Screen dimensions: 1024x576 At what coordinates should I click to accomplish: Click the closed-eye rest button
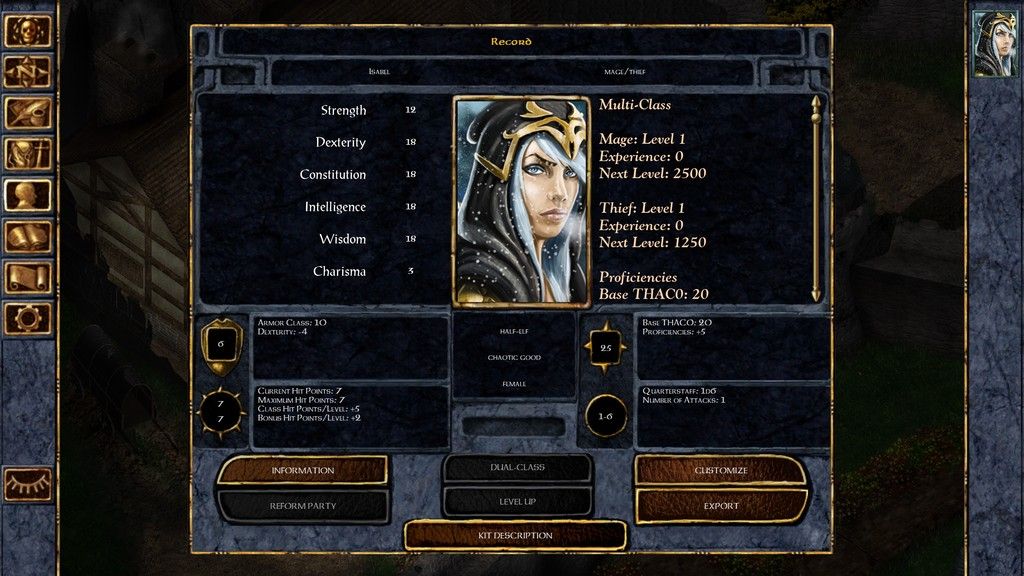tap(27, 484)
